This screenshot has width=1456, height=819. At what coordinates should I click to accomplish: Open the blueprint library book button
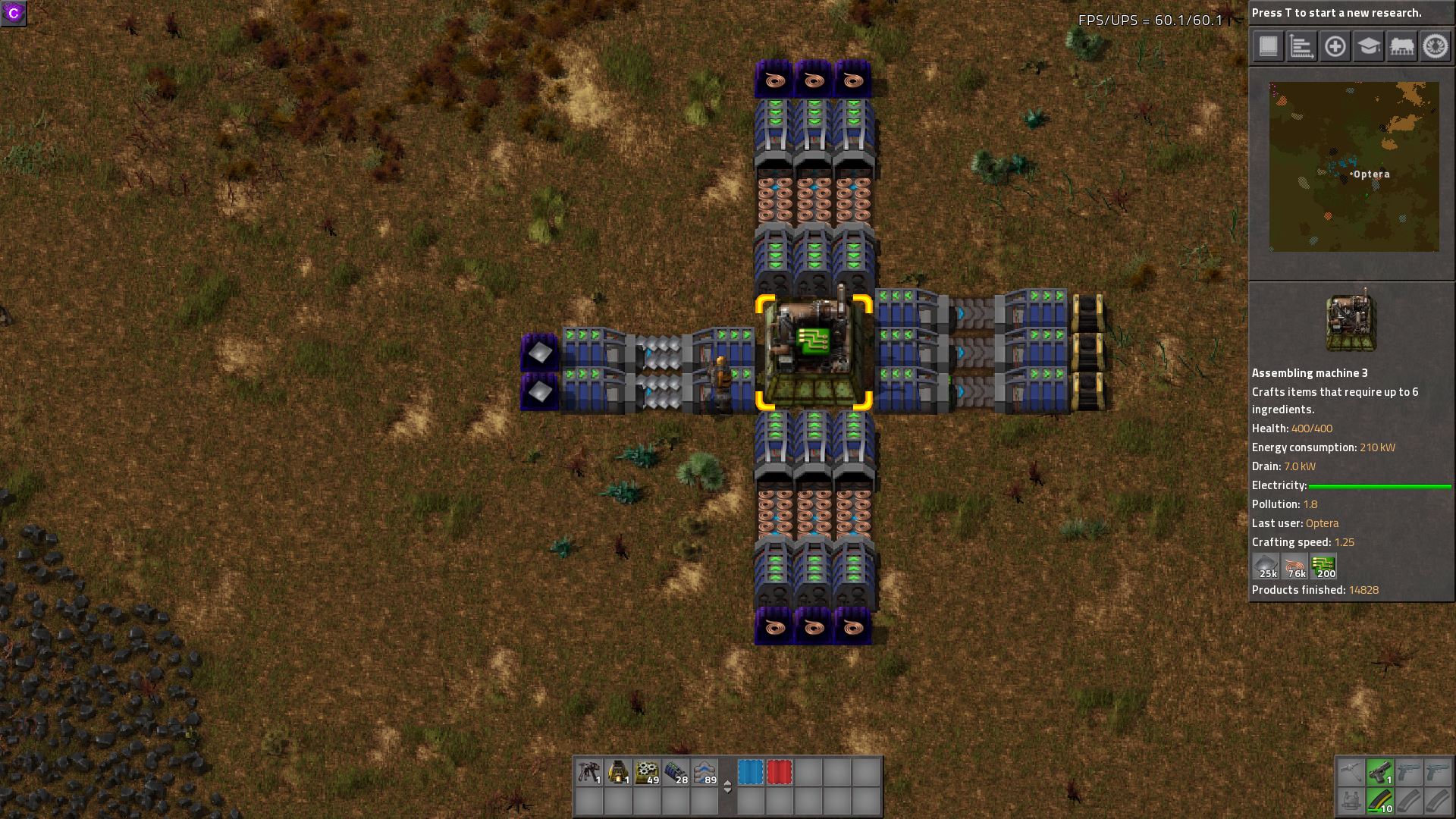(x=1268, y=46)
